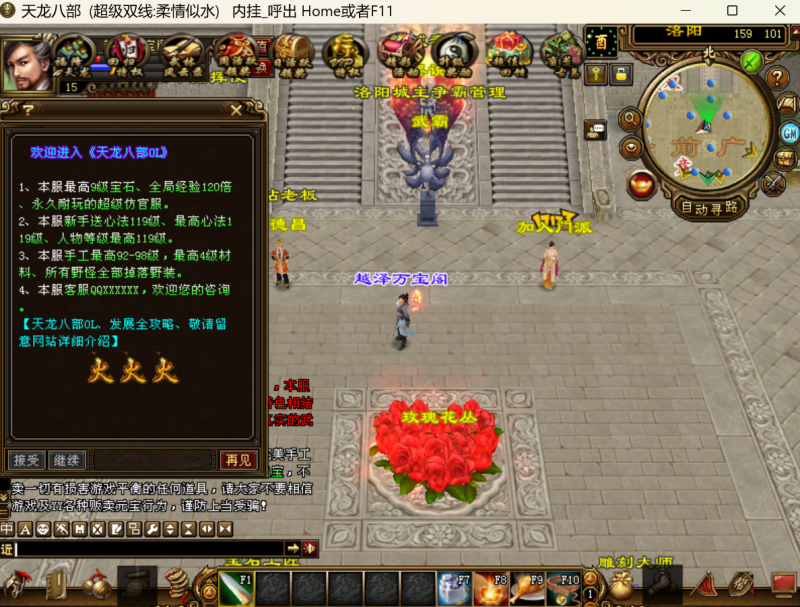Use the F9 roast chicken leg item
This screenshot has height=607, width=800.
click(526, 588)
